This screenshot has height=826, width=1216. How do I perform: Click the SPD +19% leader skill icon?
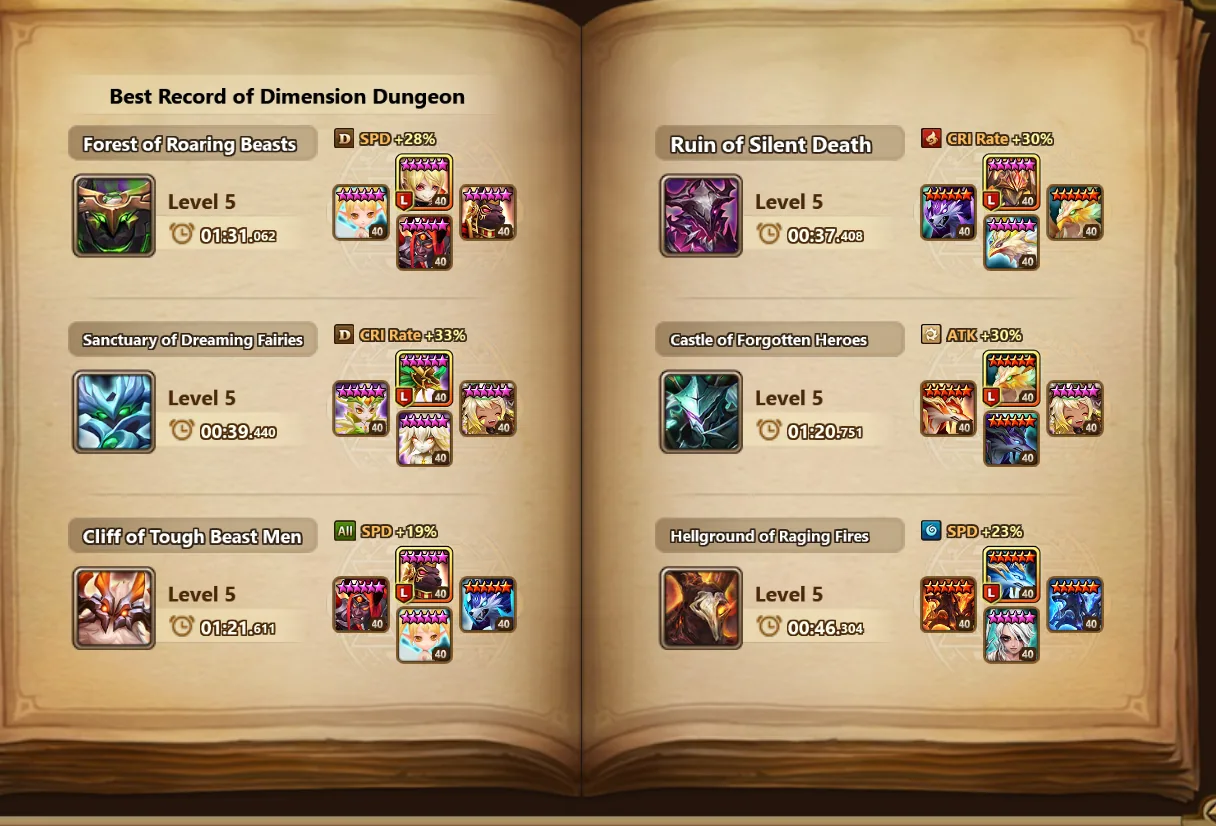pos(344,531)
